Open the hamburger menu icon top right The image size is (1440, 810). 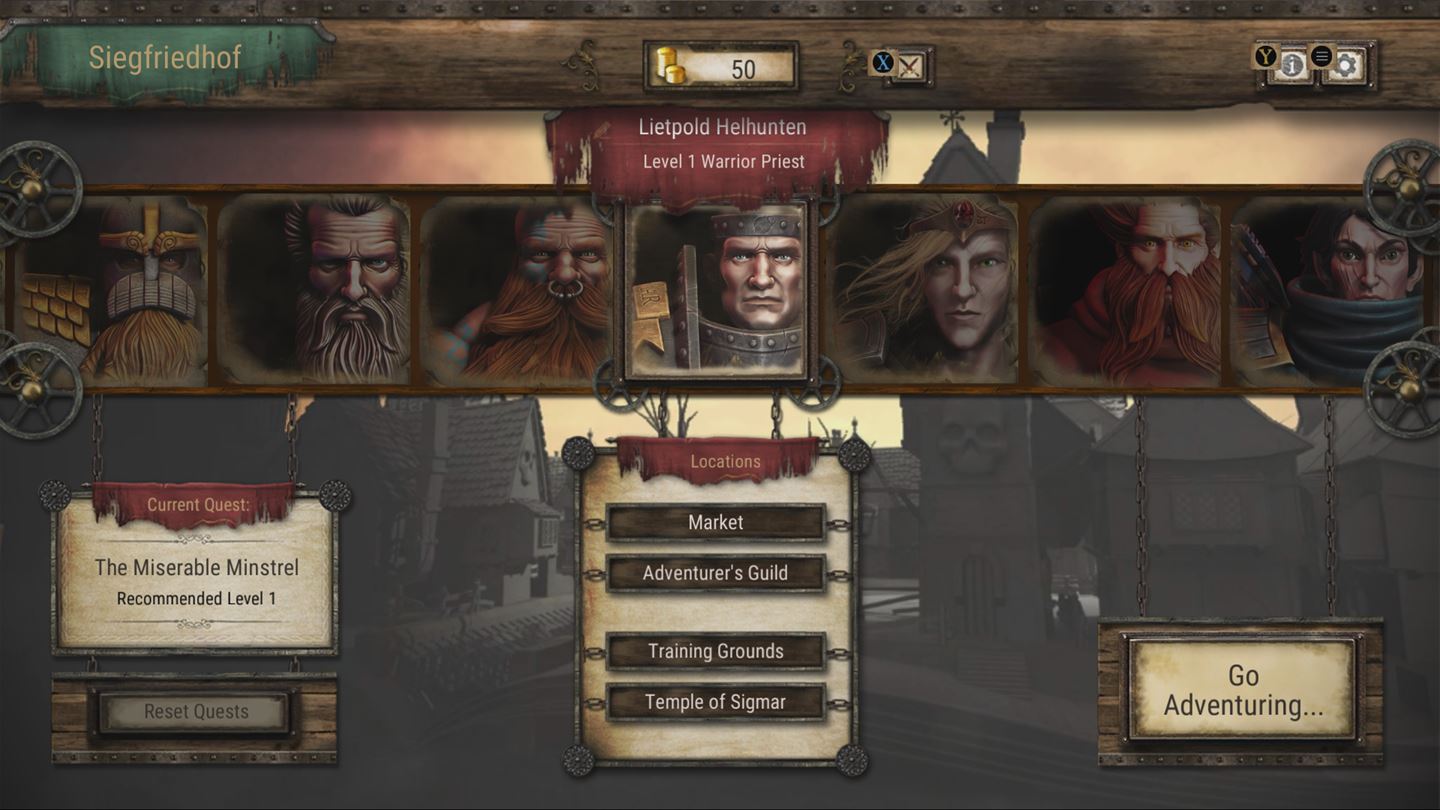[x=1322, y=57]
